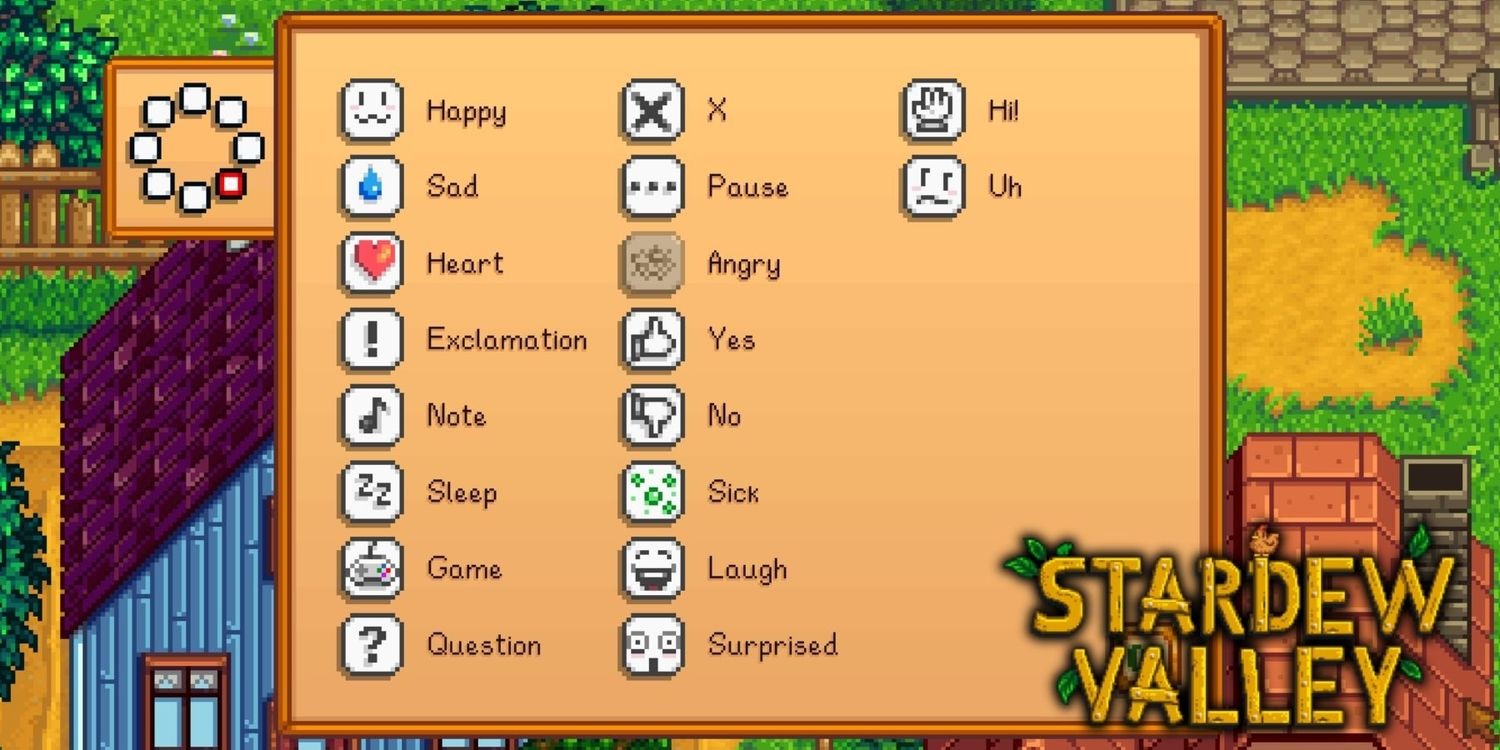Image resolution: width=1500 pixels, height=750 pixels.
Task: Select the Angry scribble emote icon
Action: 651,264
